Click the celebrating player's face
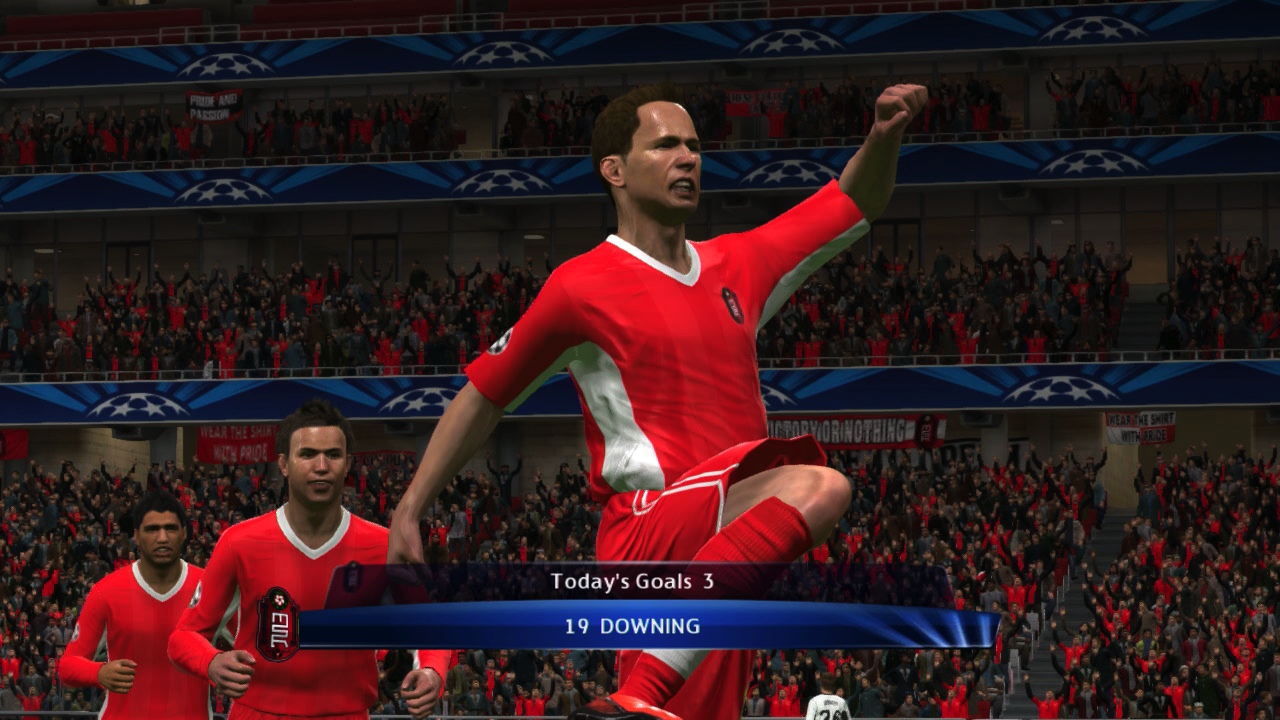Screen dimensions: 1280x720 click(661, 160)
